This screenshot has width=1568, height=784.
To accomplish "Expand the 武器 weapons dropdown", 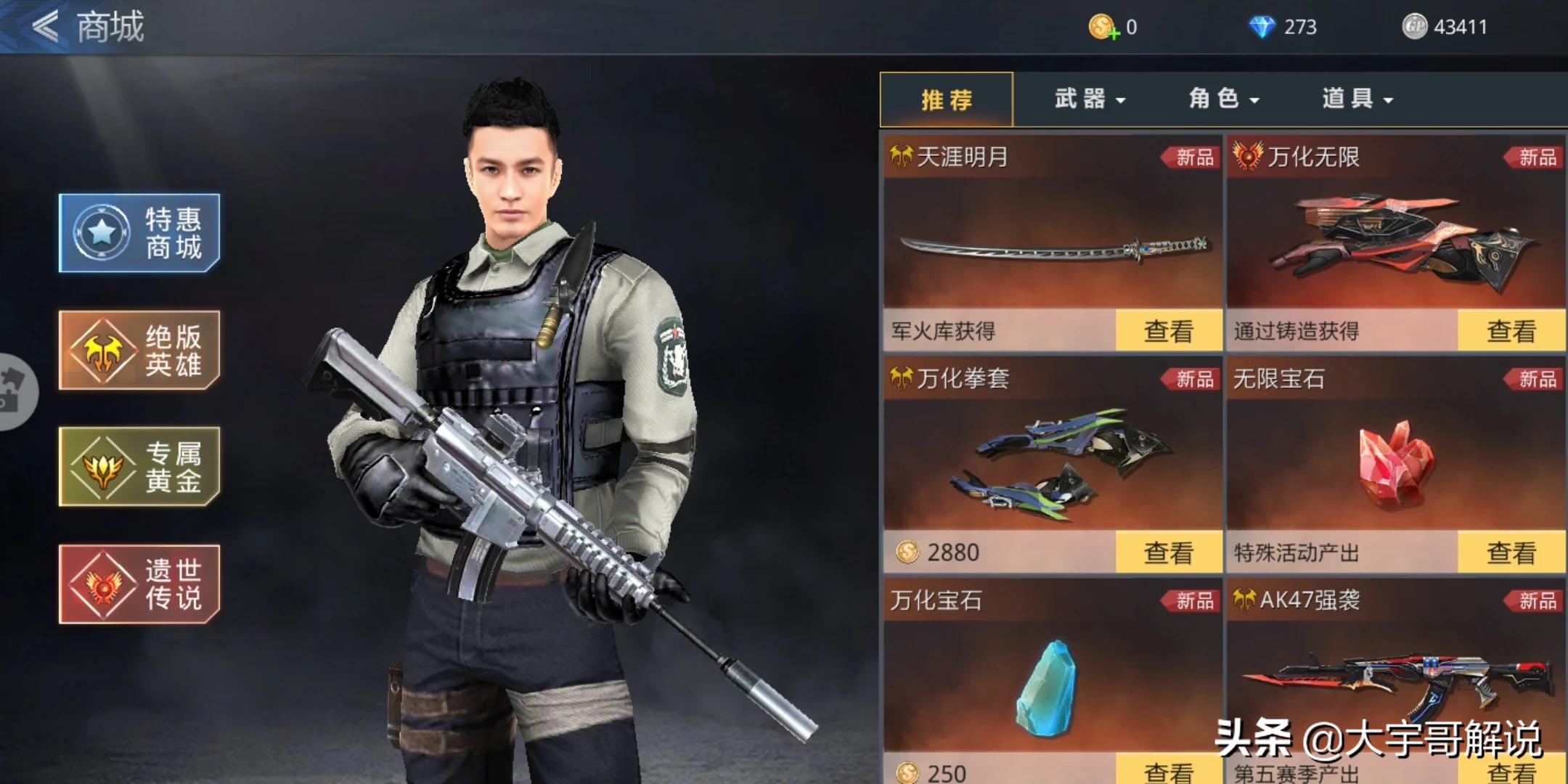I will (1089, 99).
